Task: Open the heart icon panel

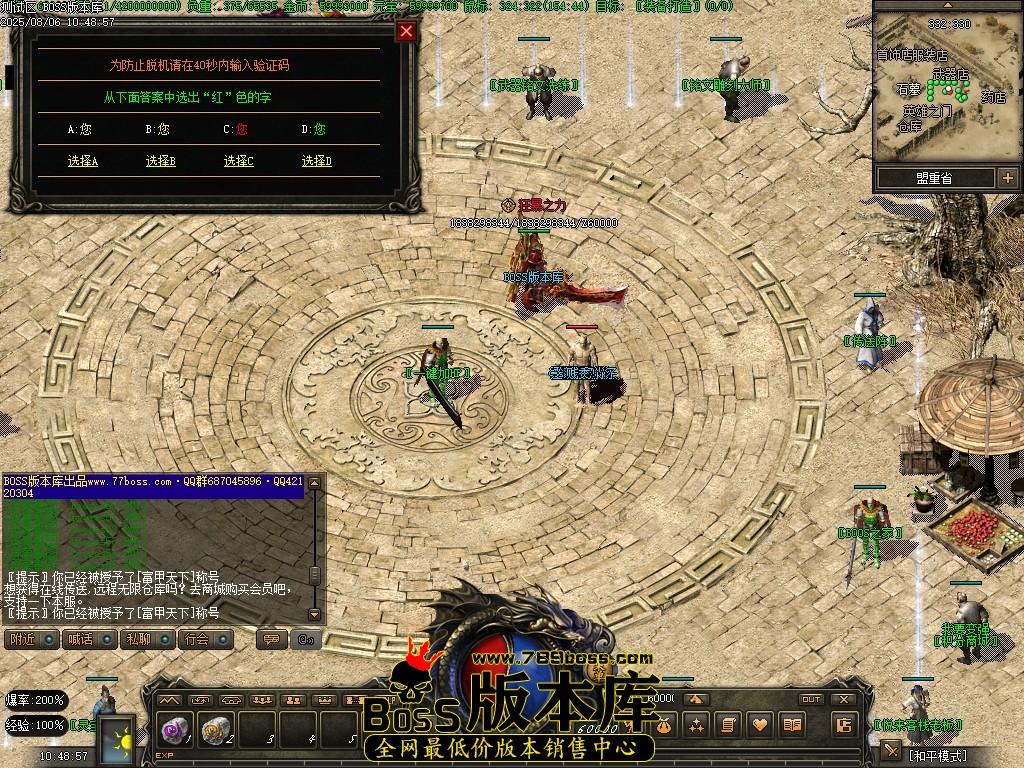Action: (x=760, y=725)
